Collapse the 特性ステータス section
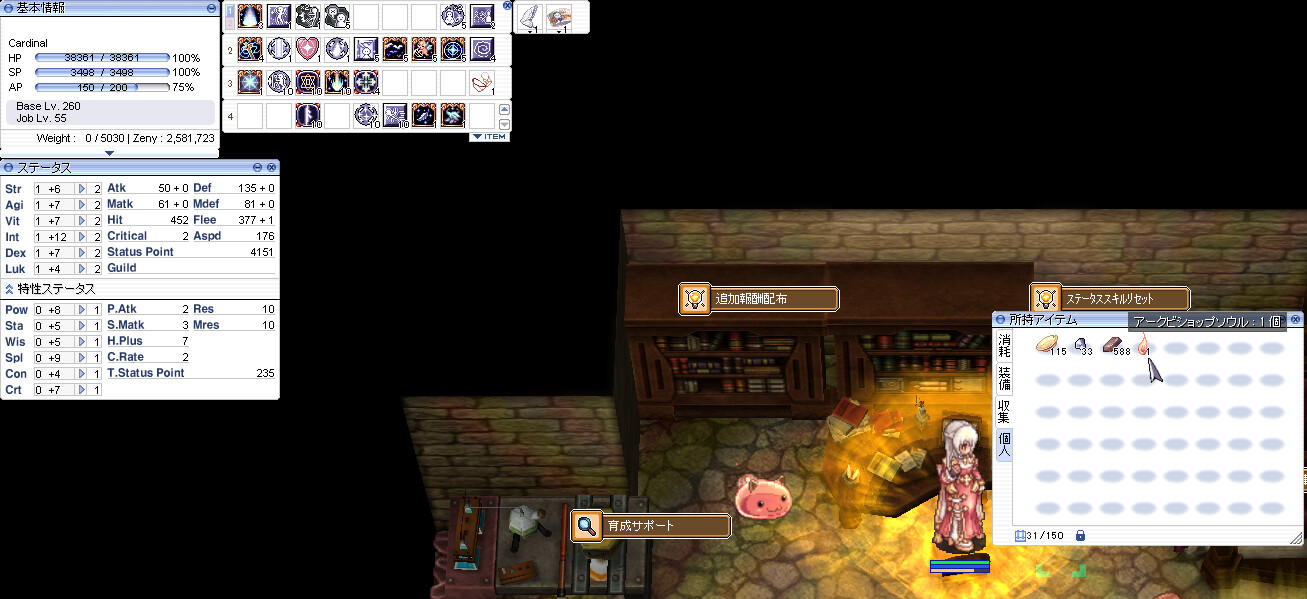The image size is (1307, 599). click(9, 289)
